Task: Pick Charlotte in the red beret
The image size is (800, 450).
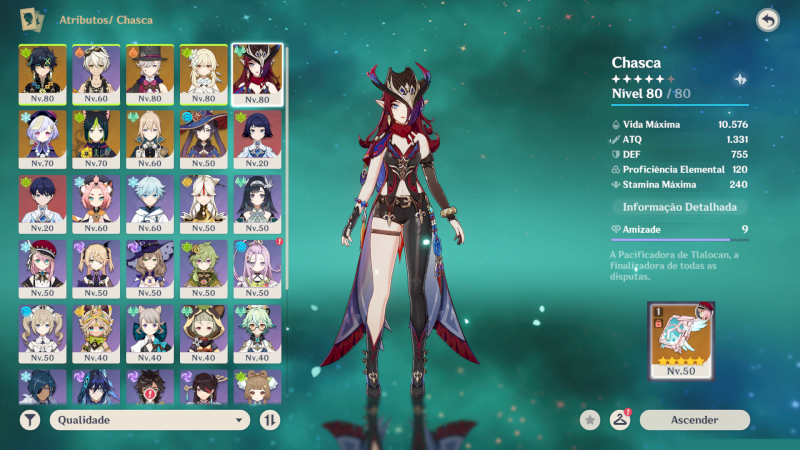Action: [x=43, y=265]
